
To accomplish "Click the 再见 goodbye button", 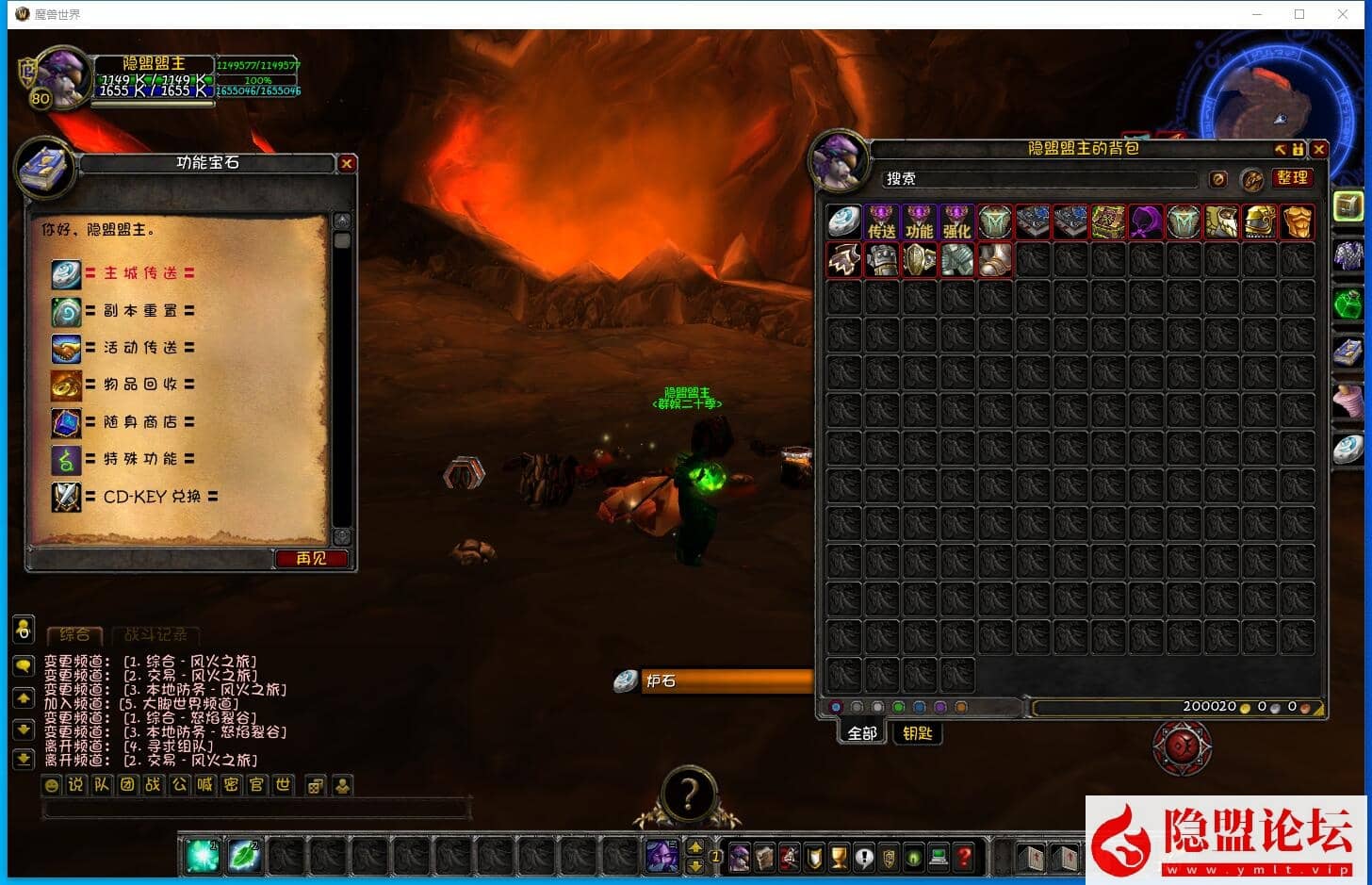I will (311, 559).
